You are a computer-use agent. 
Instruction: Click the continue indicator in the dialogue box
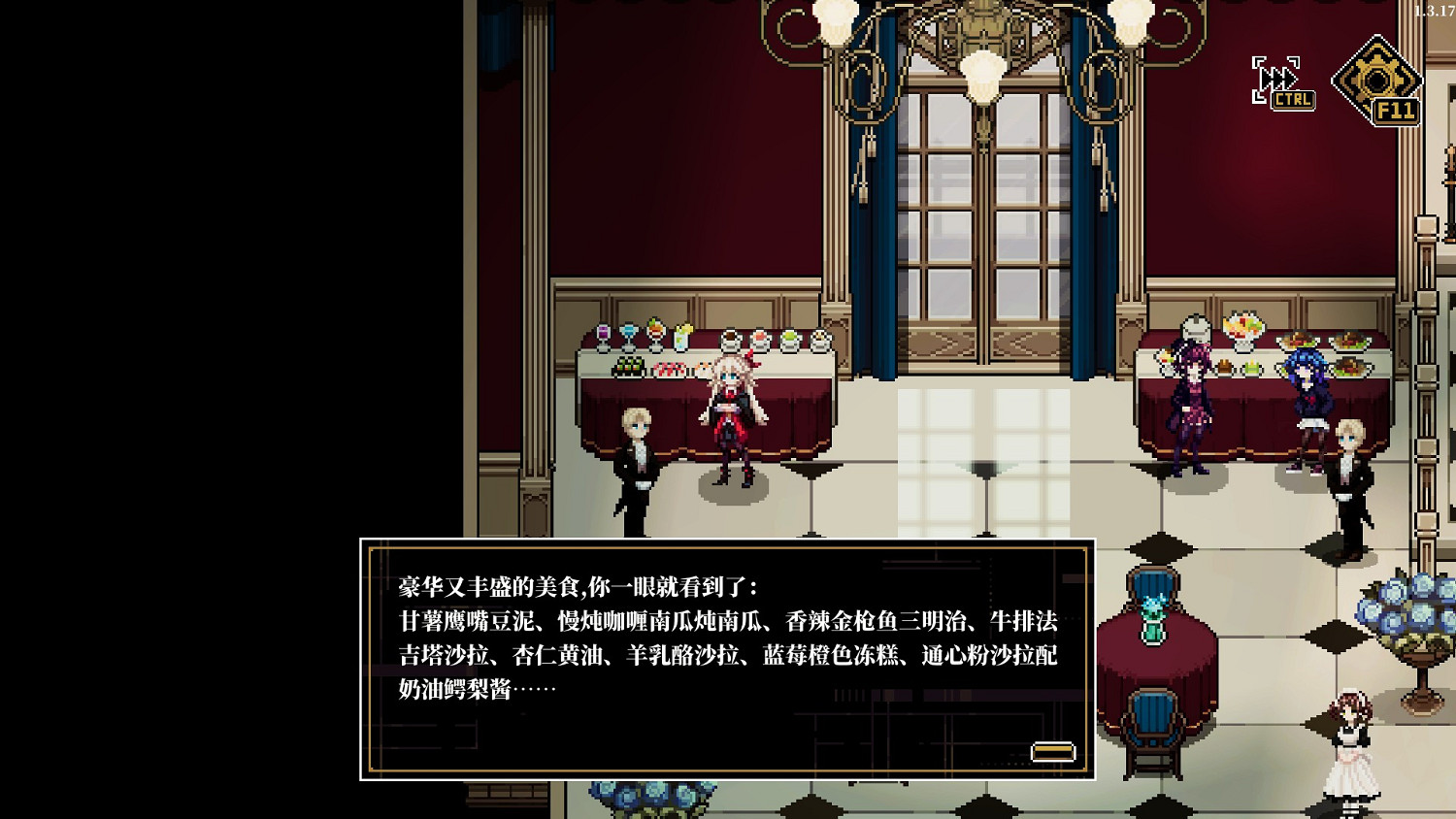1053,750
